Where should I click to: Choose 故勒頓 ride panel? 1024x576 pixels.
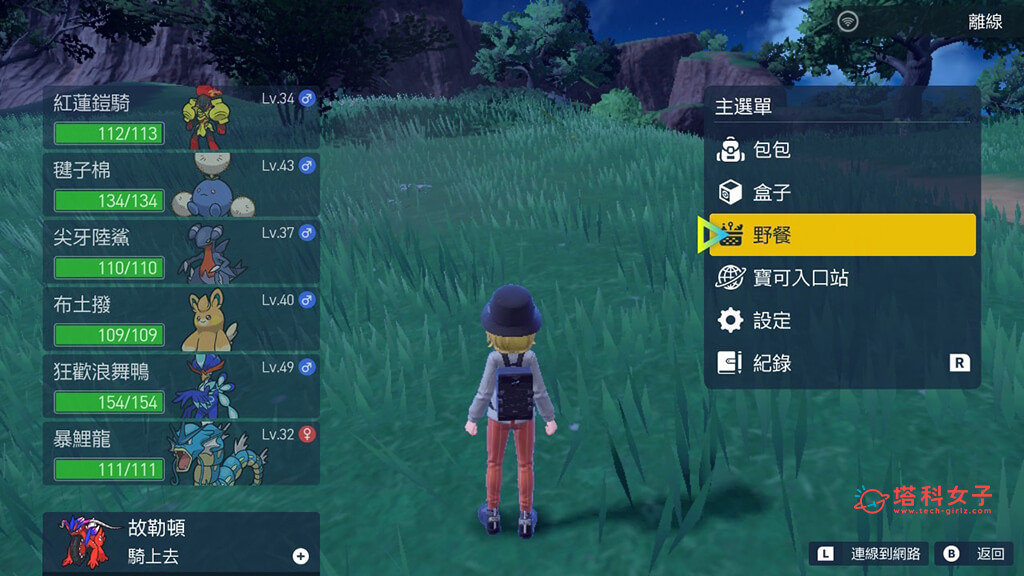coord(180,542)
